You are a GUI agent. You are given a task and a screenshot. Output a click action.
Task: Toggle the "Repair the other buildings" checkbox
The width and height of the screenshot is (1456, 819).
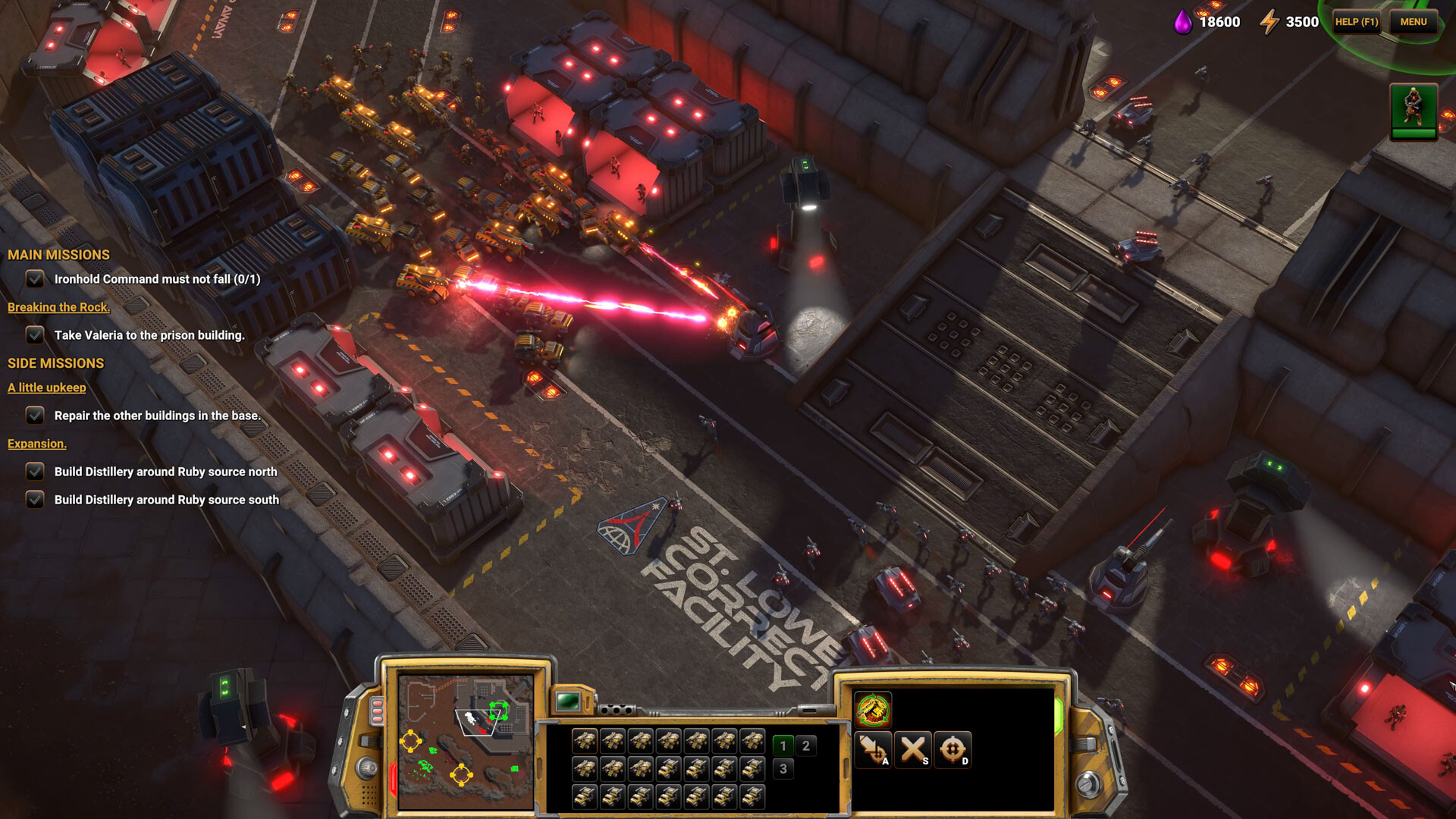point(35,416)
